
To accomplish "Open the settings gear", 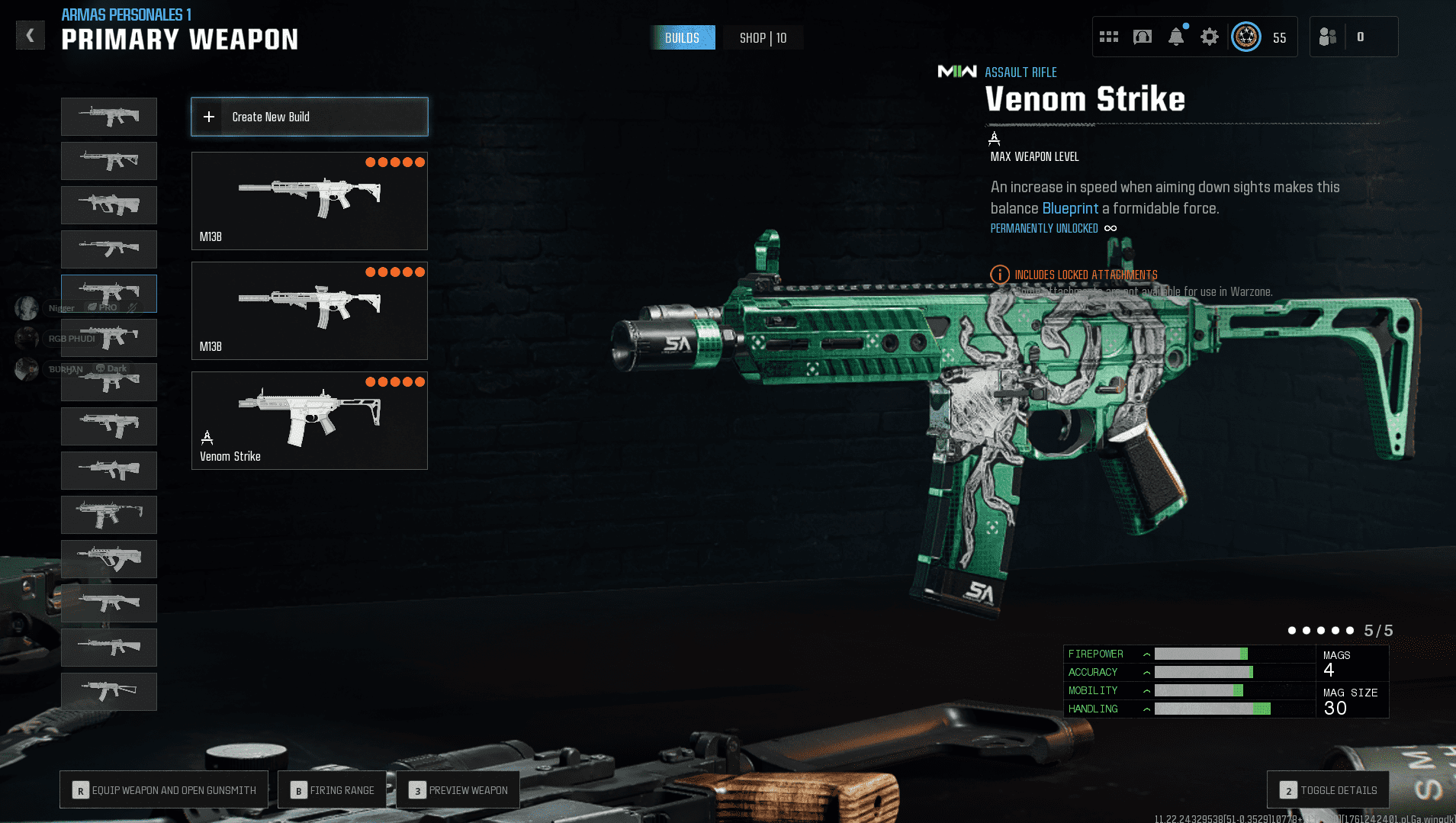I will (x=1209, y=37).
